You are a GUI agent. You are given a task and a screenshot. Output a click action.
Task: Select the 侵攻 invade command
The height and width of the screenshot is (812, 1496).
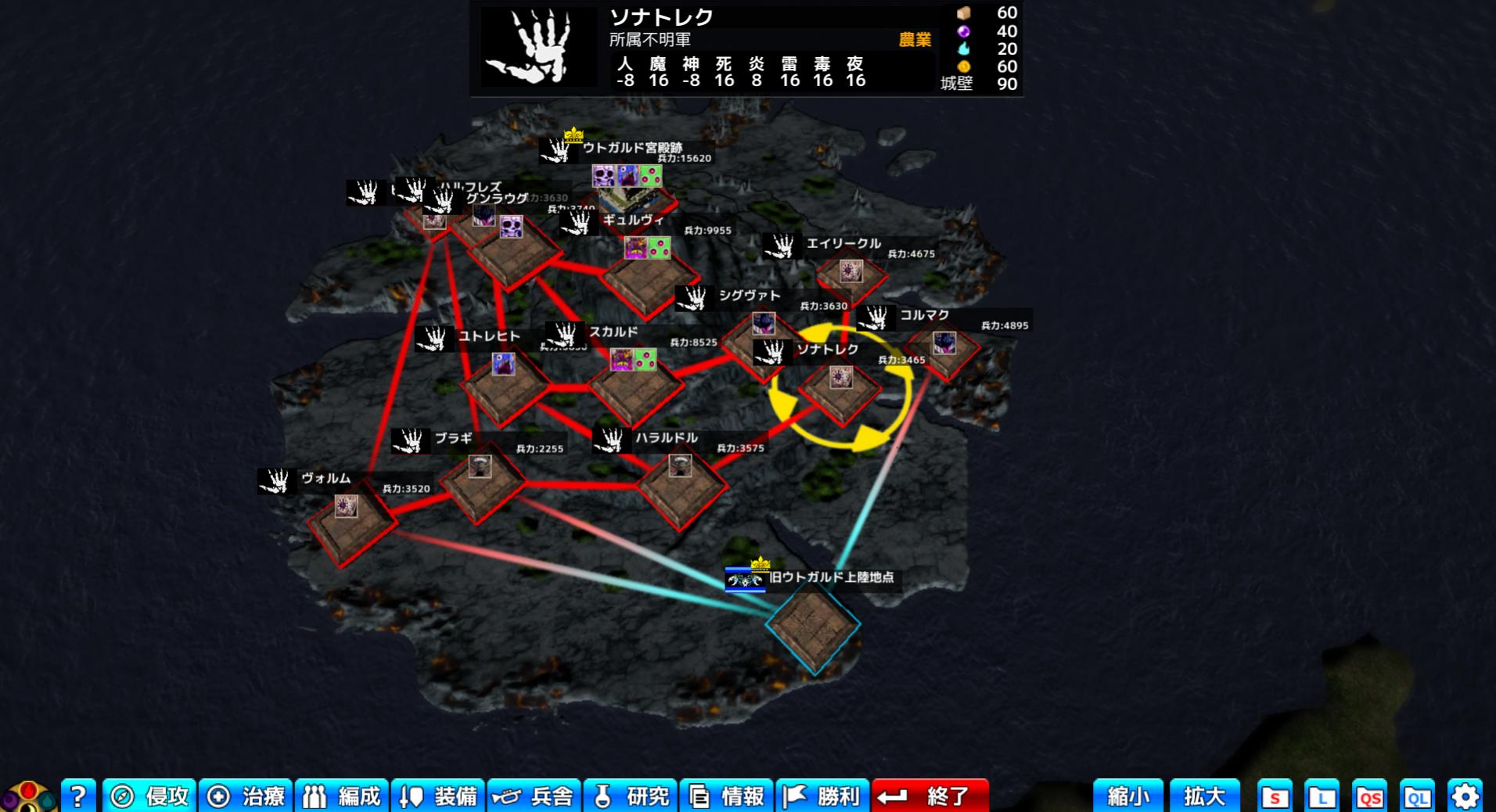(149, 796)
